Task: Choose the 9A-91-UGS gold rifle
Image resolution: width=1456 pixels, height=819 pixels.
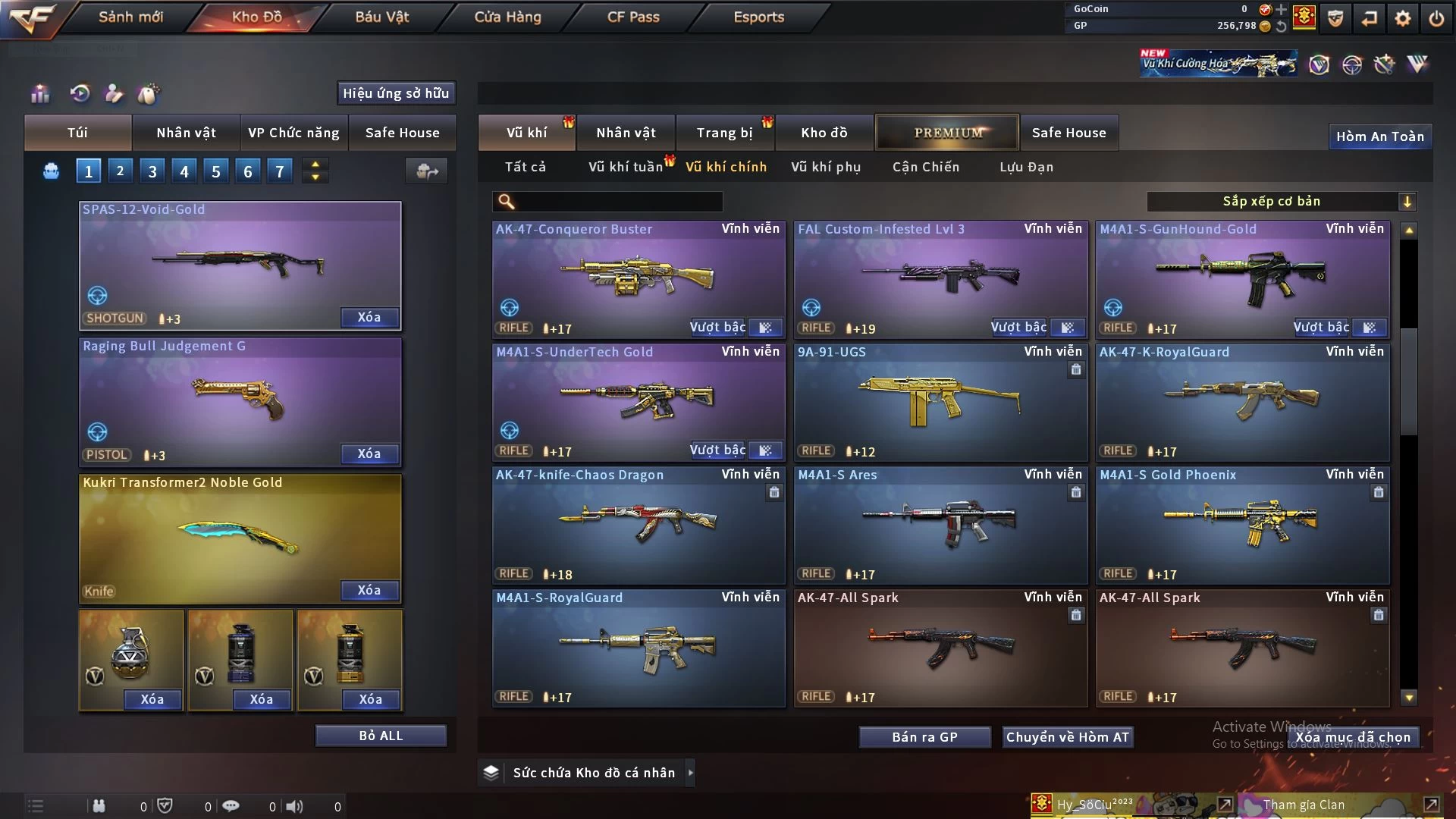Action: [940, 402]
